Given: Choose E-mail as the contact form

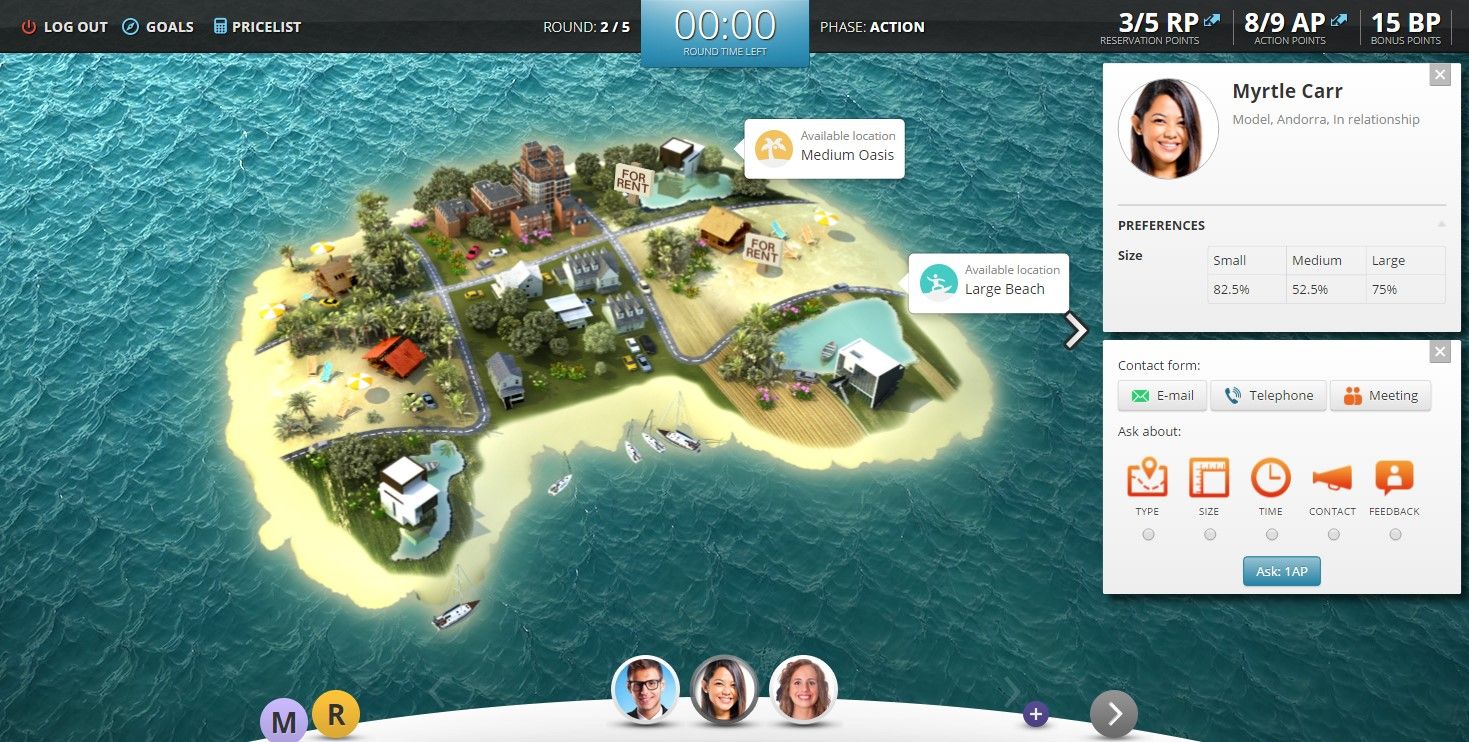Looking at the screenshot, I should tap(1161, 395).
